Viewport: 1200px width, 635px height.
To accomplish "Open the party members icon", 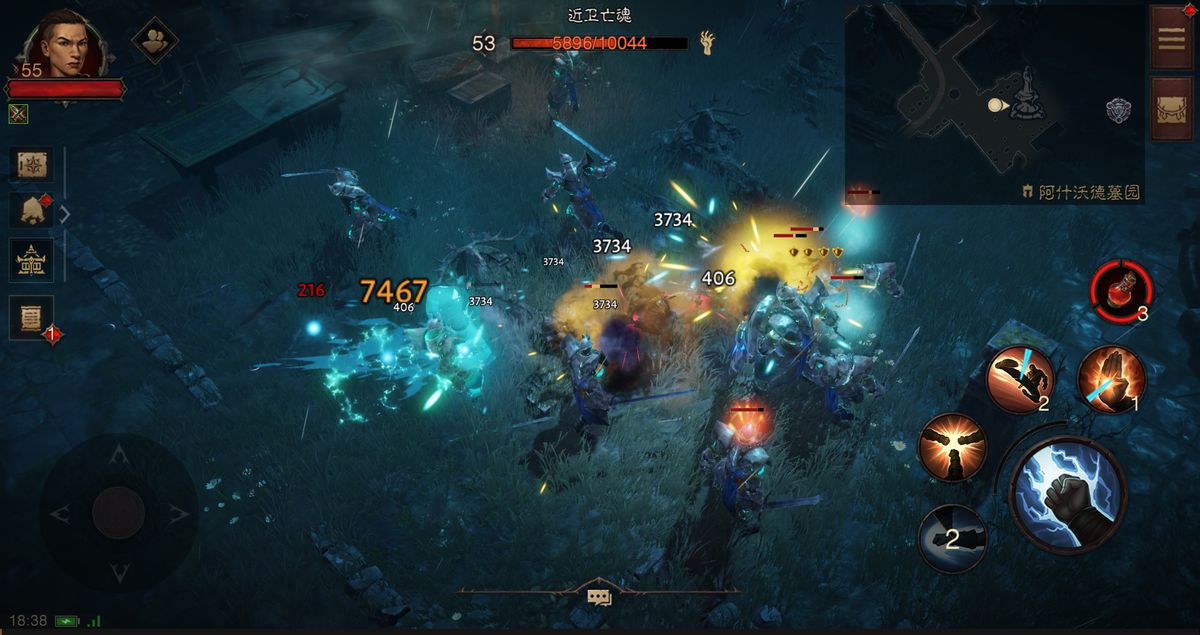I will click(155, 40).
